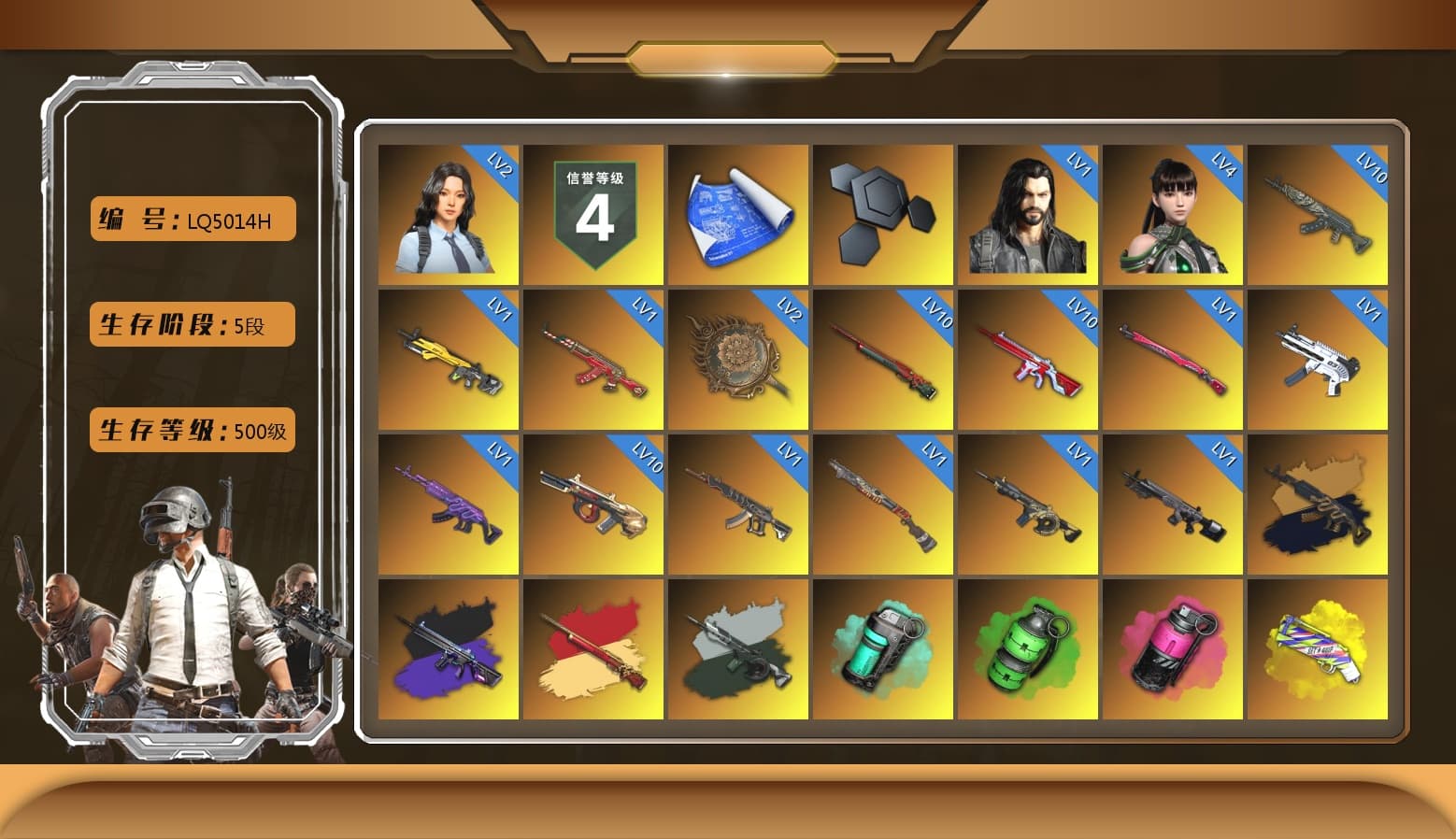The width and height of the screenshot is (1456, 839).
Task: Click the 生存等级 500级 field
Action: (x=192, y=431)
